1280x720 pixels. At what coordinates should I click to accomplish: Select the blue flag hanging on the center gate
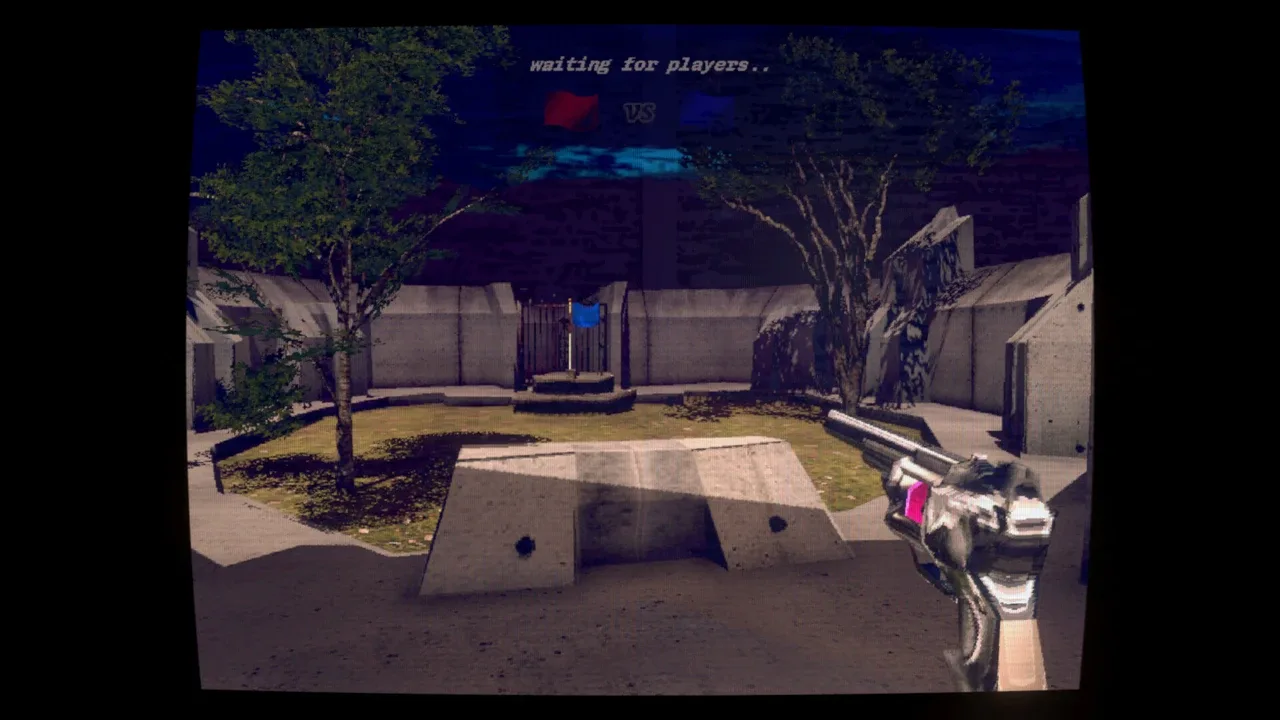[585, 315]
